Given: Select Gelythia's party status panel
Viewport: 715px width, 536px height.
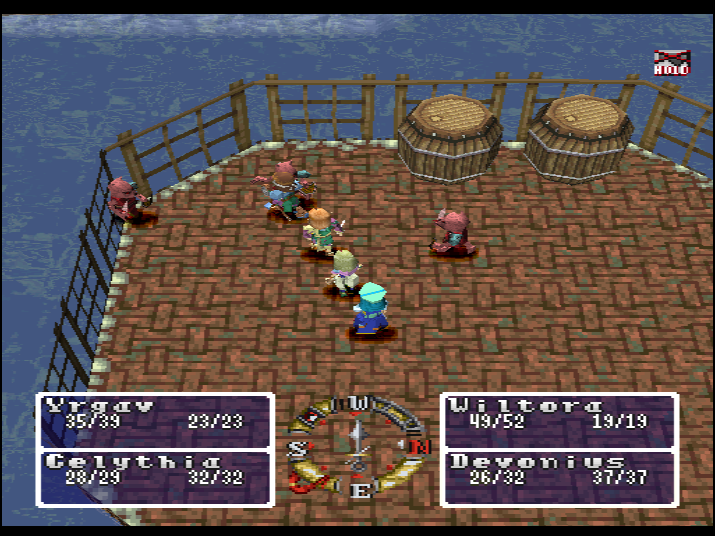Looking at the screenshot, I should coord(155,477).
